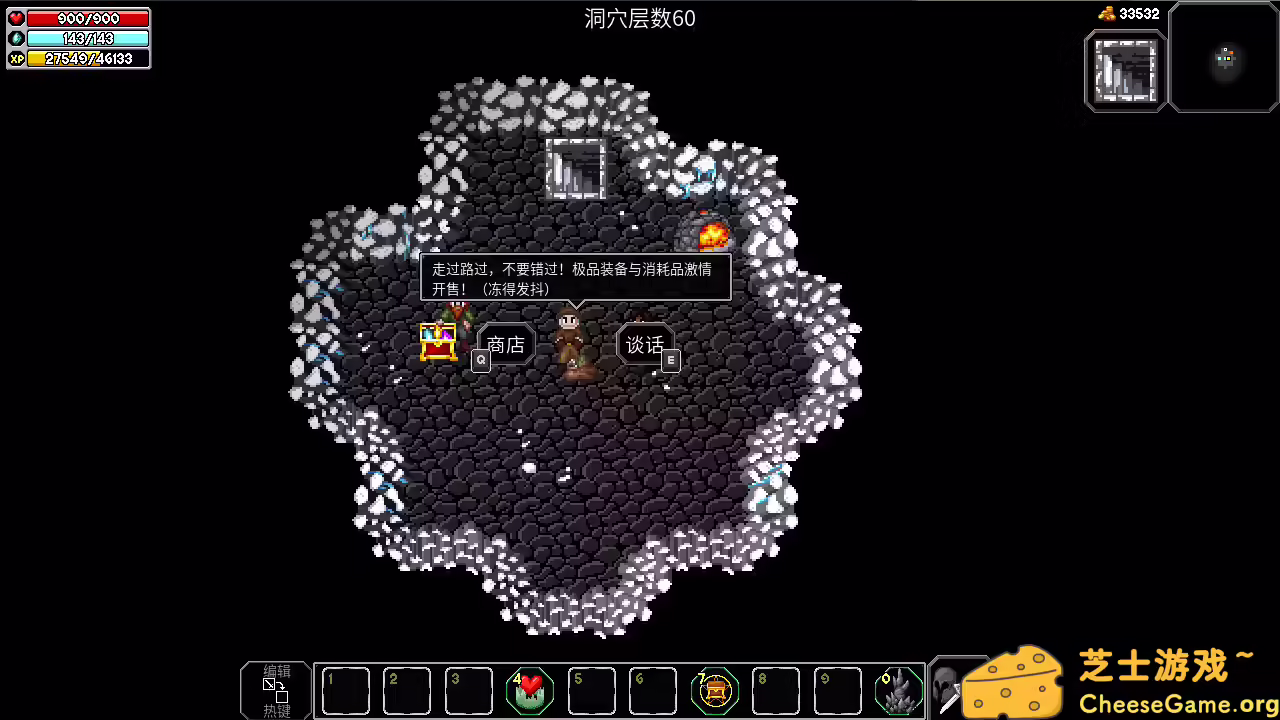Open the 商店 shop dialog with the merchant
The height and width of the screenshot is (720, 1280).
pos(504,345)
